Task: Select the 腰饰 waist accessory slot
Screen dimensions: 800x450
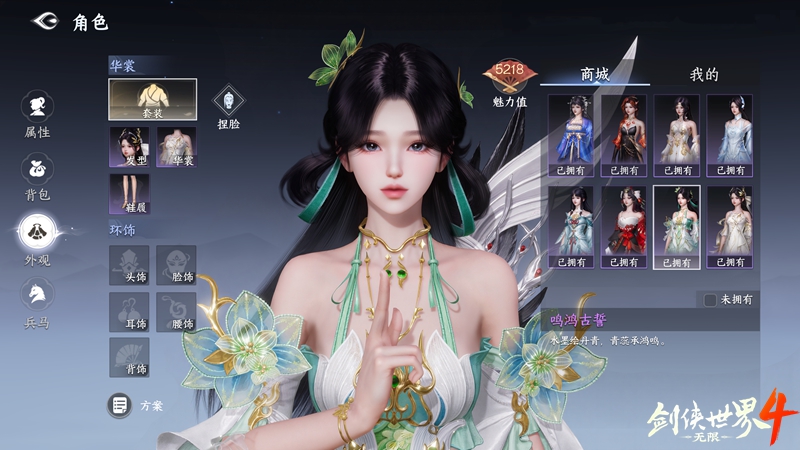Action: 176,312
